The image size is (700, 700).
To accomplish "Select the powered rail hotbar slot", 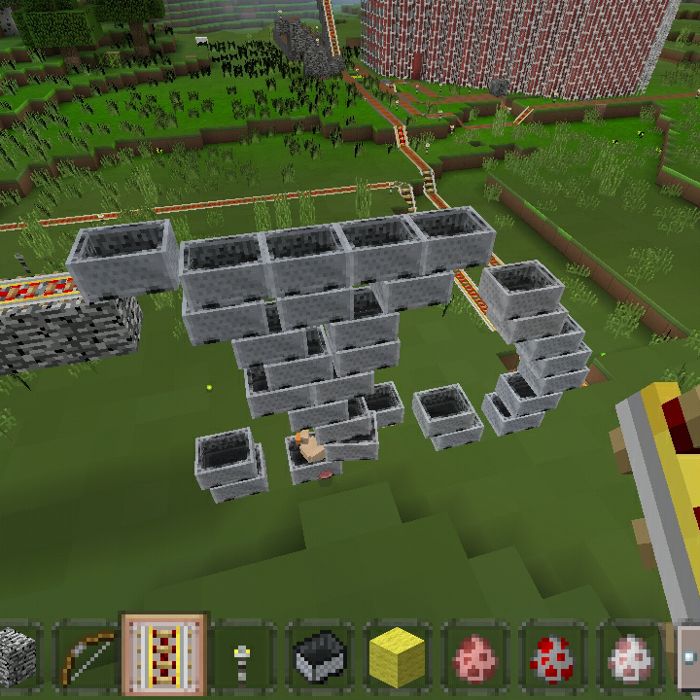I will click(164, 655).
